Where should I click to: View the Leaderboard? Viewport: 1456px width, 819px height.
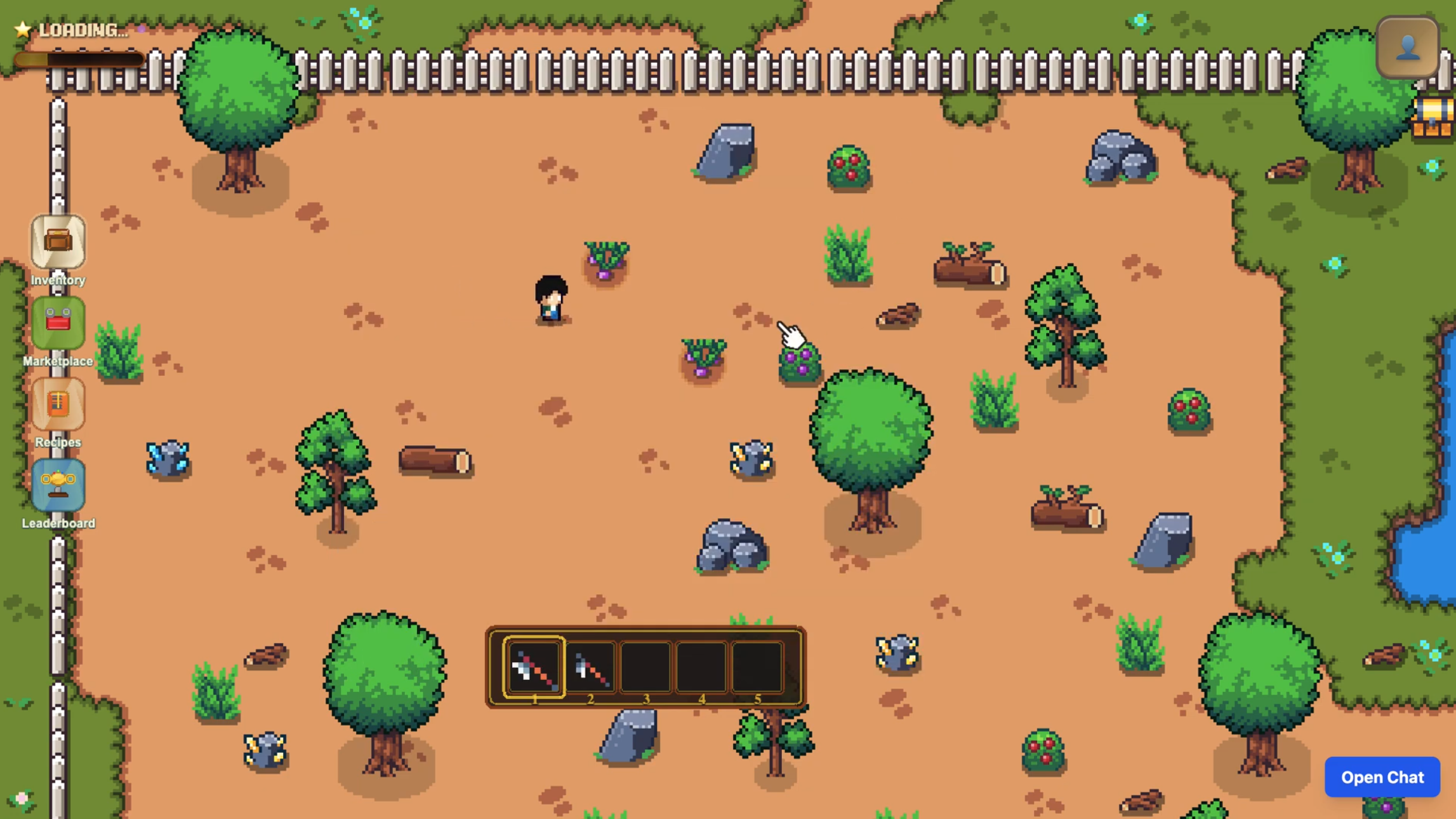(58, 486)
